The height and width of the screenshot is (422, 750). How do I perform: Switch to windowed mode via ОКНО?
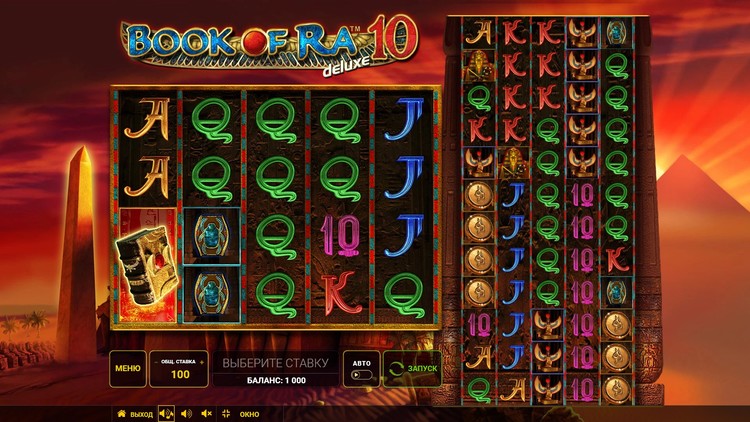click(x=242, y=413)
